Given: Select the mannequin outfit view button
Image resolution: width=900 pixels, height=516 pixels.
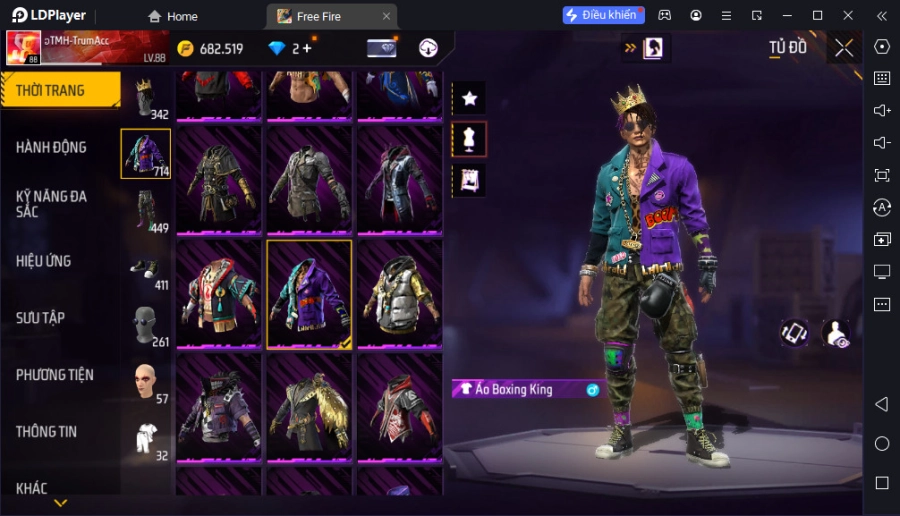Looking at the screenshot, I should [x=469, y=139].
